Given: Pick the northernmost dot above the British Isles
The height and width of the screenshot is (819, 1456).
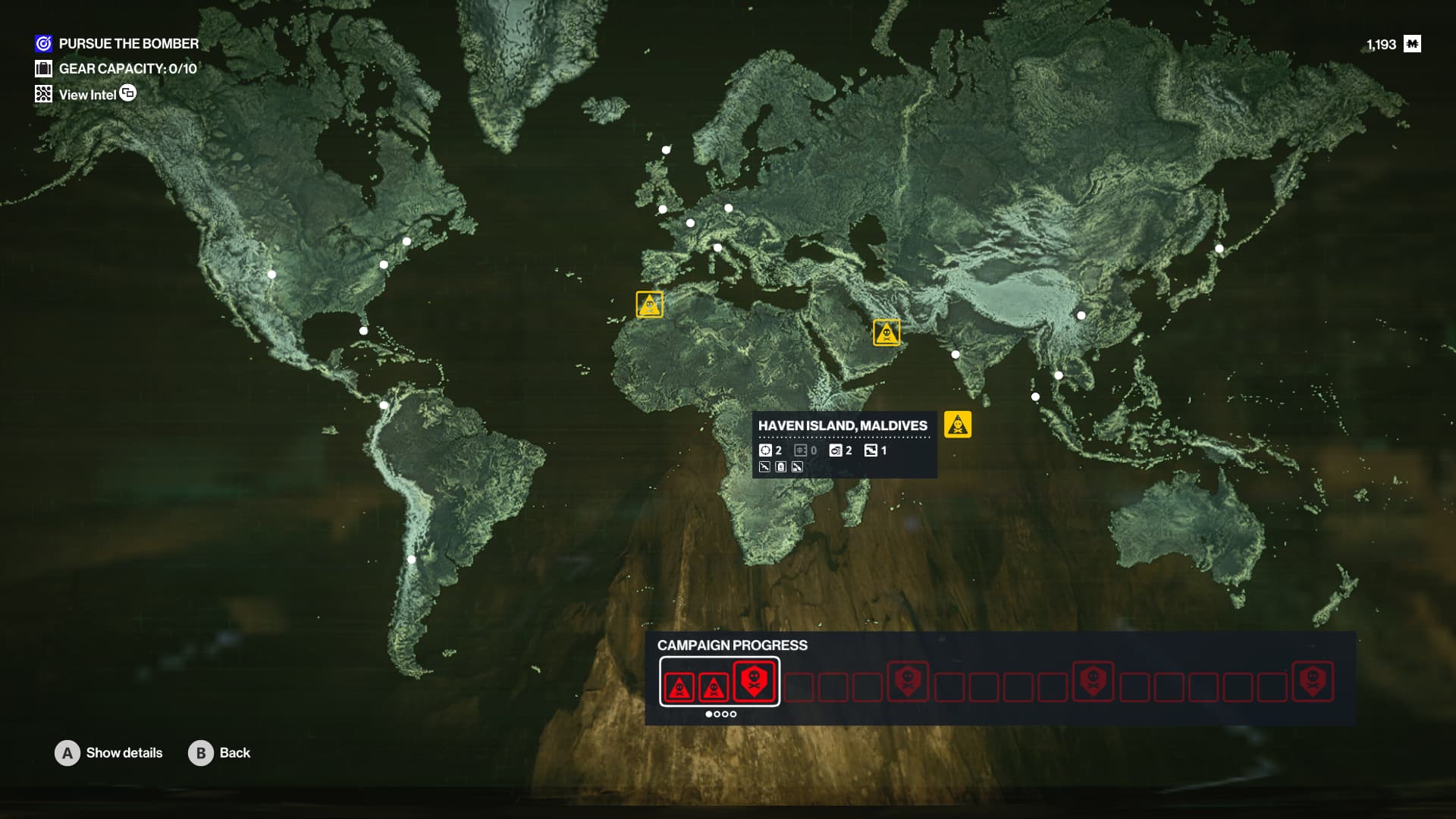Looking at the screenshot, I should pos(667,150).
